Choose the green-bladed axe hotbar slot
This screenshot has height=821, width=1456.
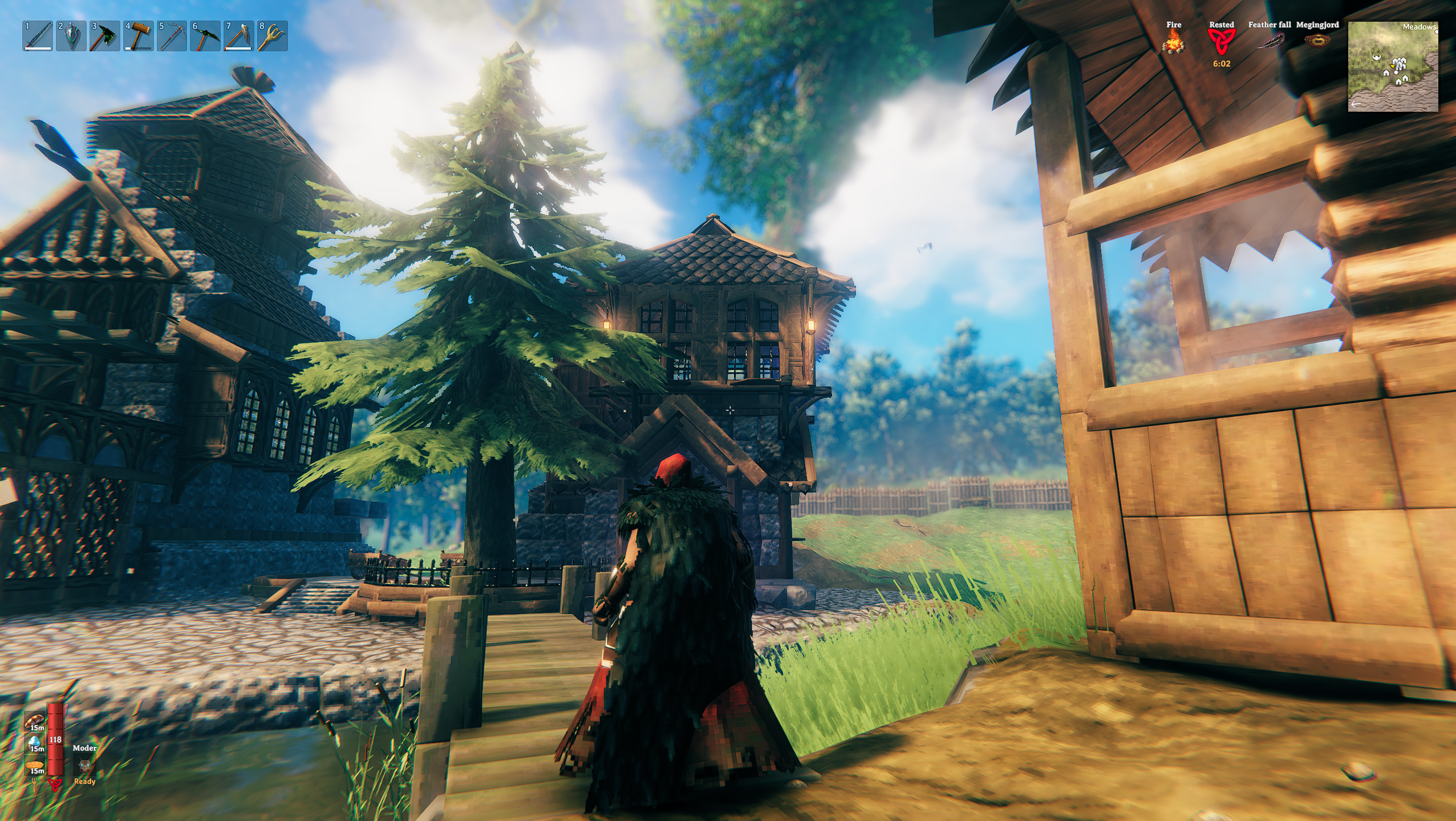point(105,36)
